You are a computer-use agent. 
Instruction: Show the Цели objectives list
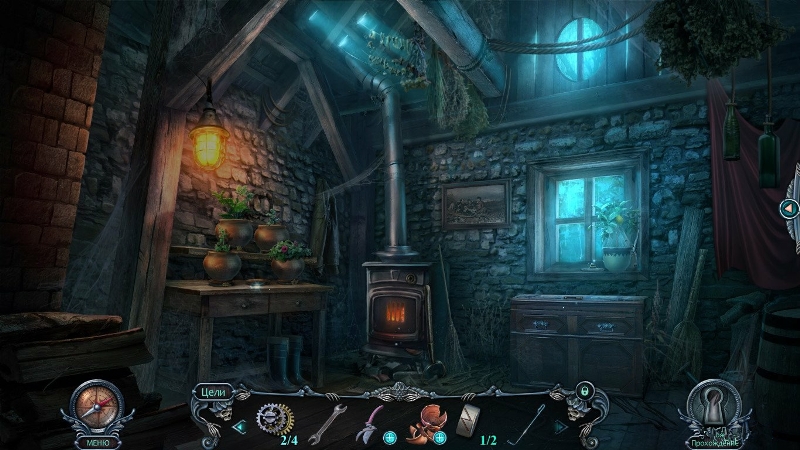tap(212, 391)
